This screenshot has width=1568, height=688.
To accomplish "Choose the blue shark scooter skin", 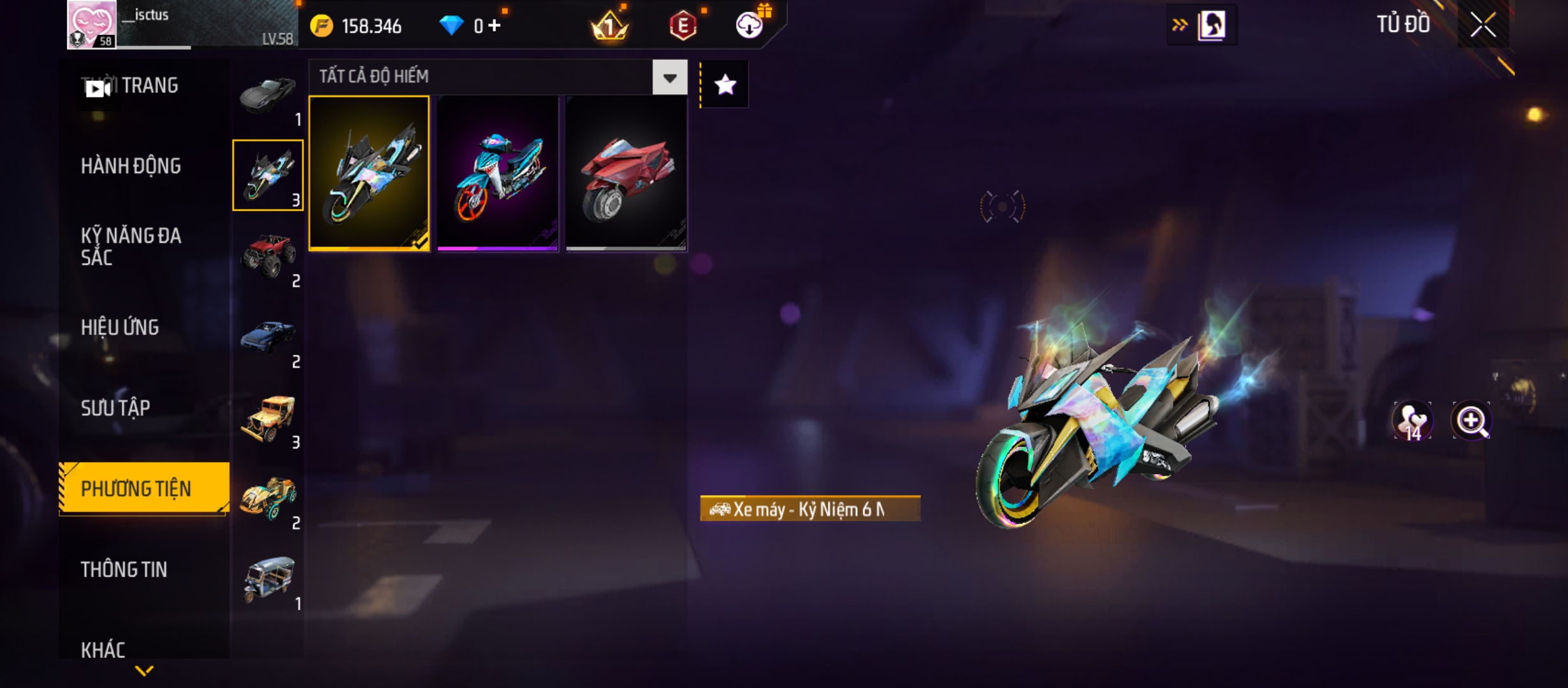I will tap(498, 173).
